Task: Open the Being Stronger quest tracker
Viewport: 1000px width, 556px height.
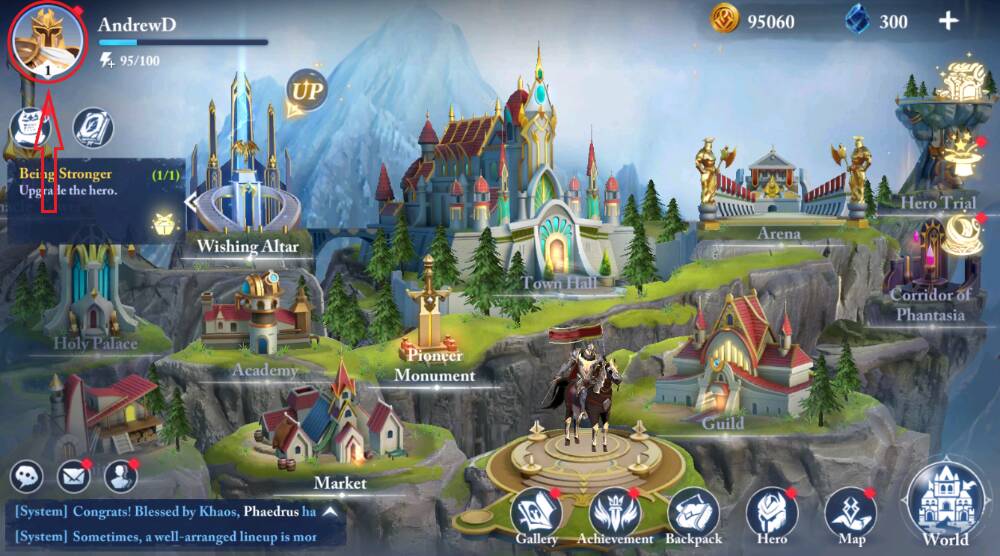Action: pos(90,182)
